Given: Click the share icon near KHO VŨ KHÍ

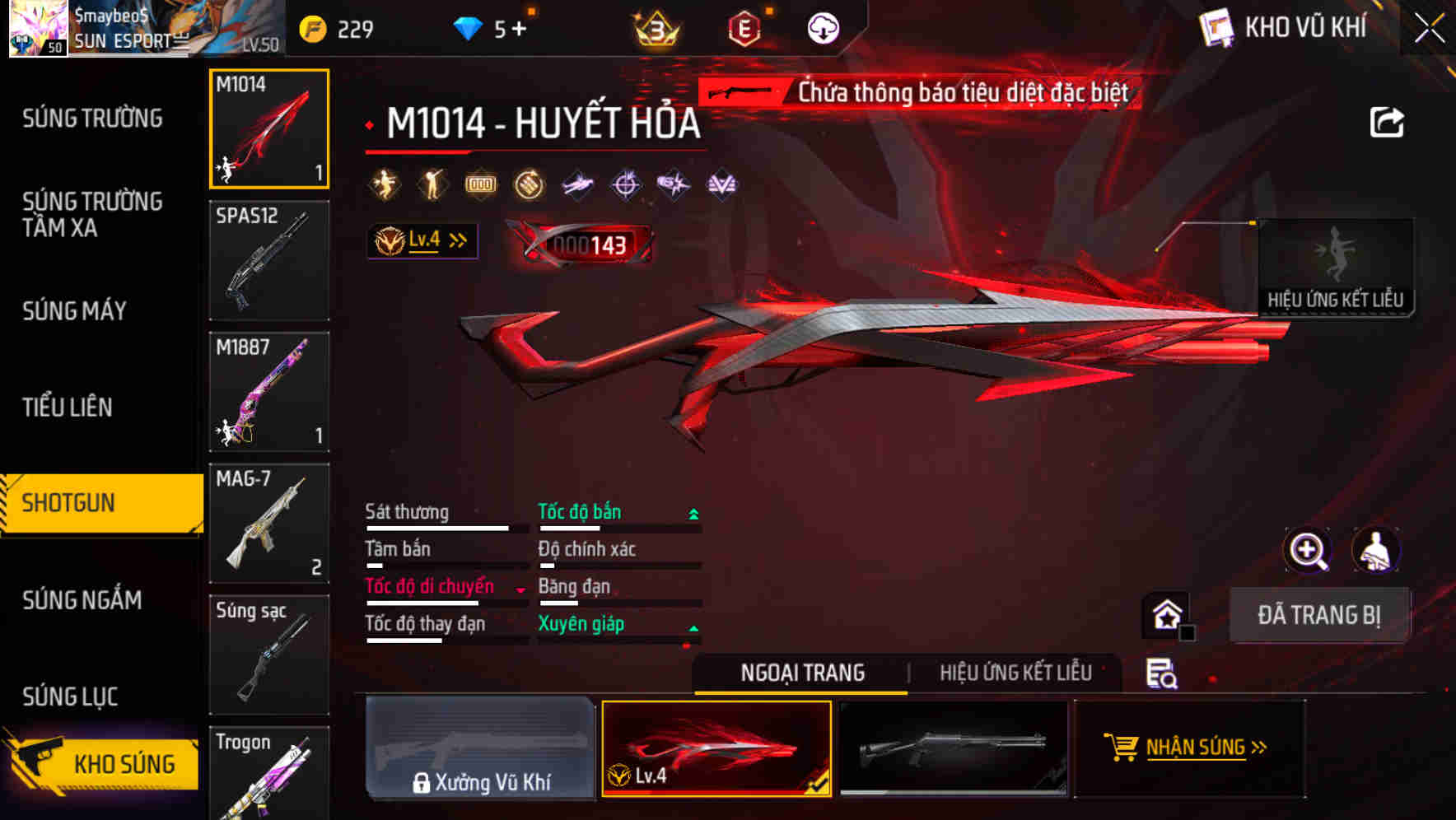Looking at the screenshot, I should click(1388, 122).
